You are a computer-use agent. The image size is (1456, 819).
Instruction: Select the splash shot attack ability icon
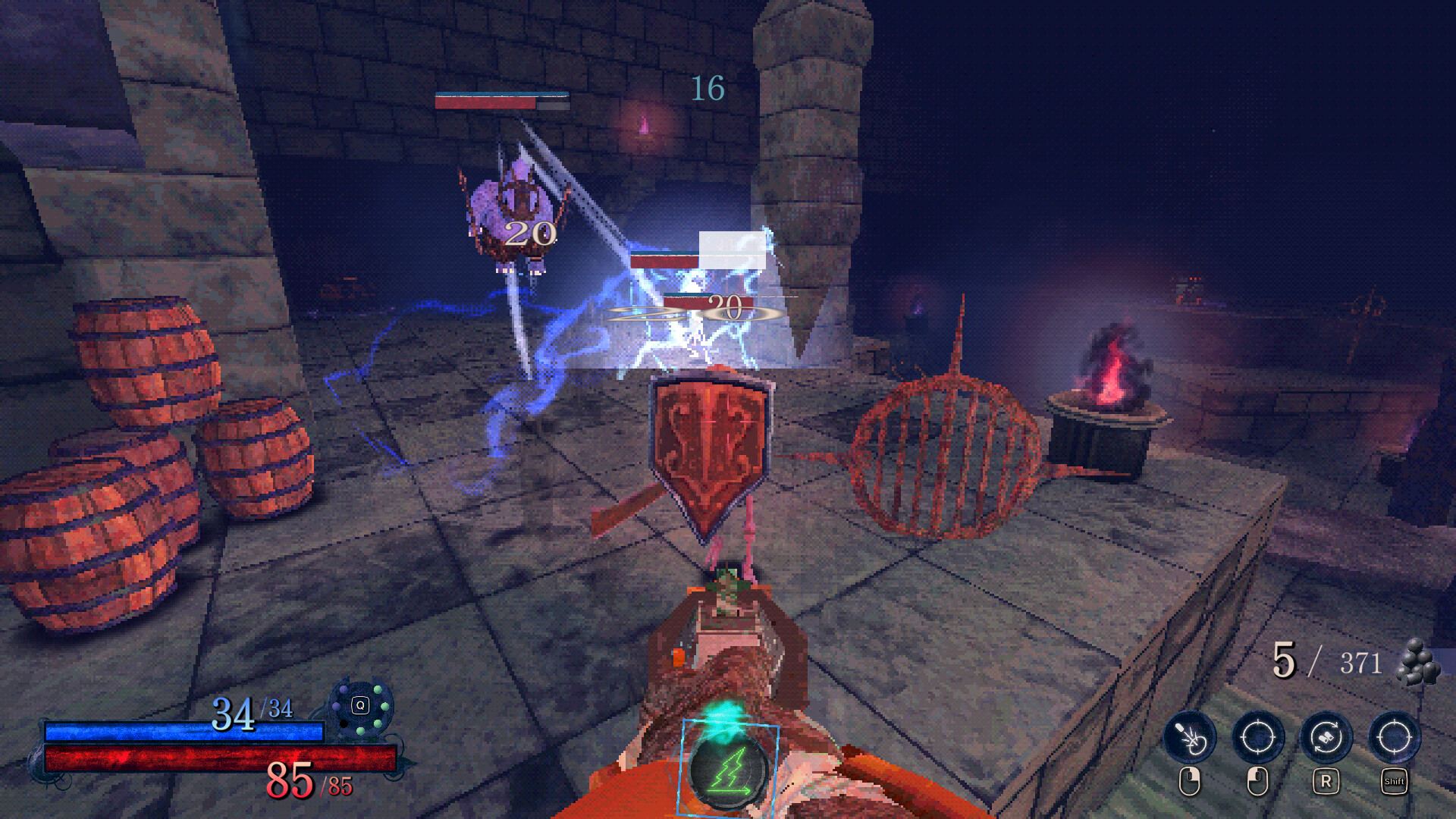(1190, 736)
